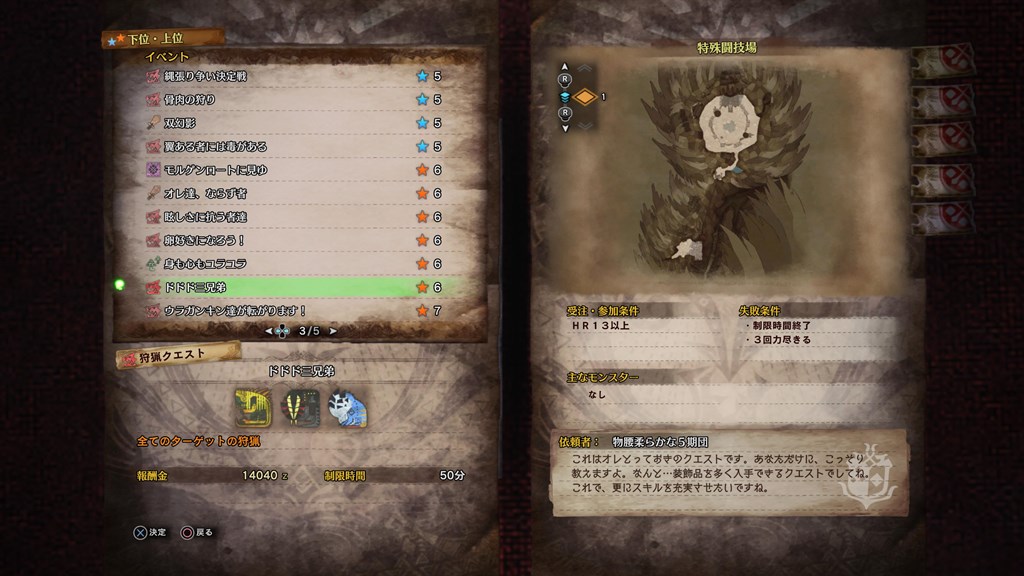The width and height of the screenshot is (1024, 576).
Task: Pick the 卵好きになろう！ quest
Action: [x=290, y=240]
